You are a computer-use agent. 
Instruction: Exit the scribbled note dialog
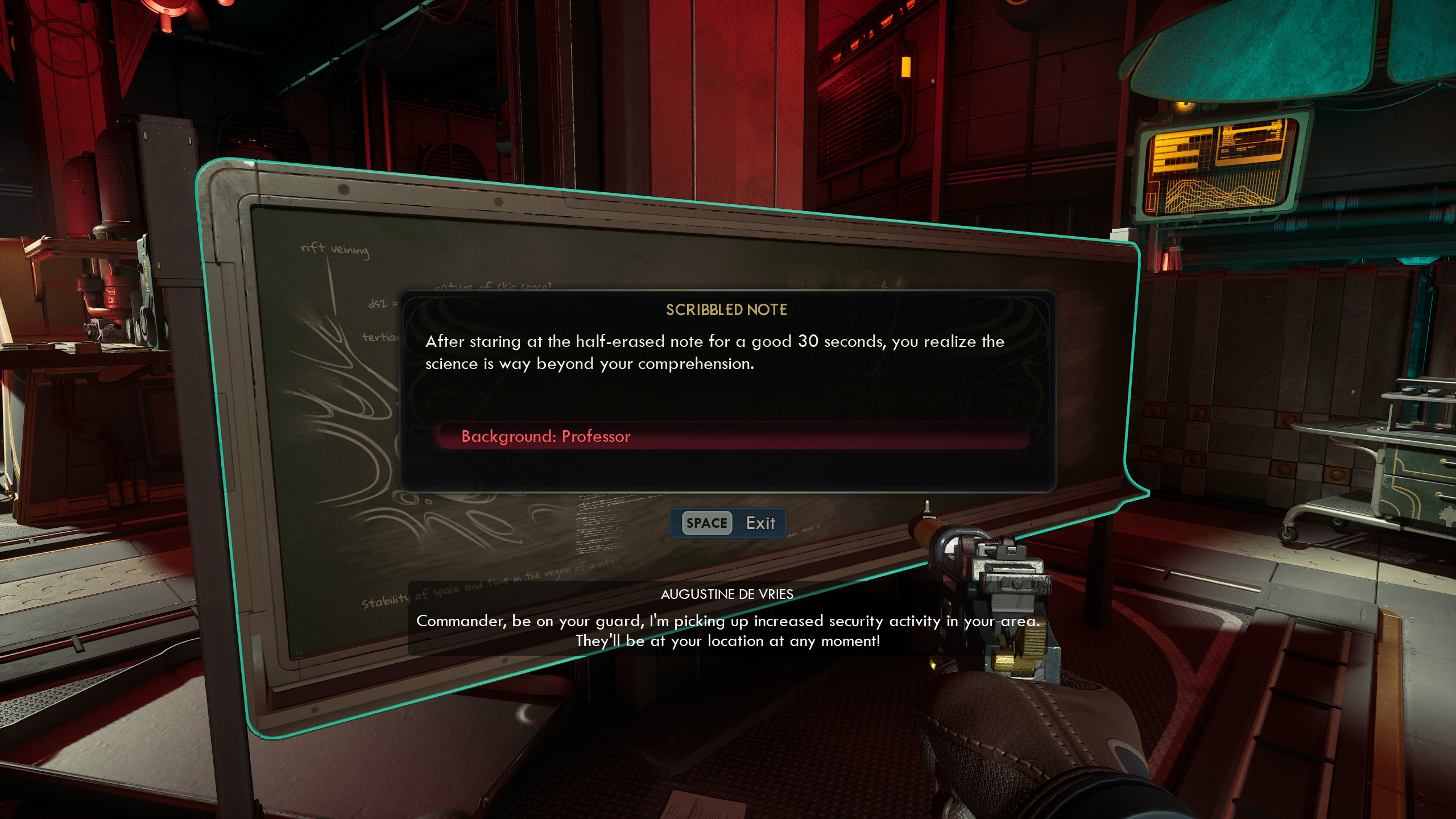click(729, 523)
